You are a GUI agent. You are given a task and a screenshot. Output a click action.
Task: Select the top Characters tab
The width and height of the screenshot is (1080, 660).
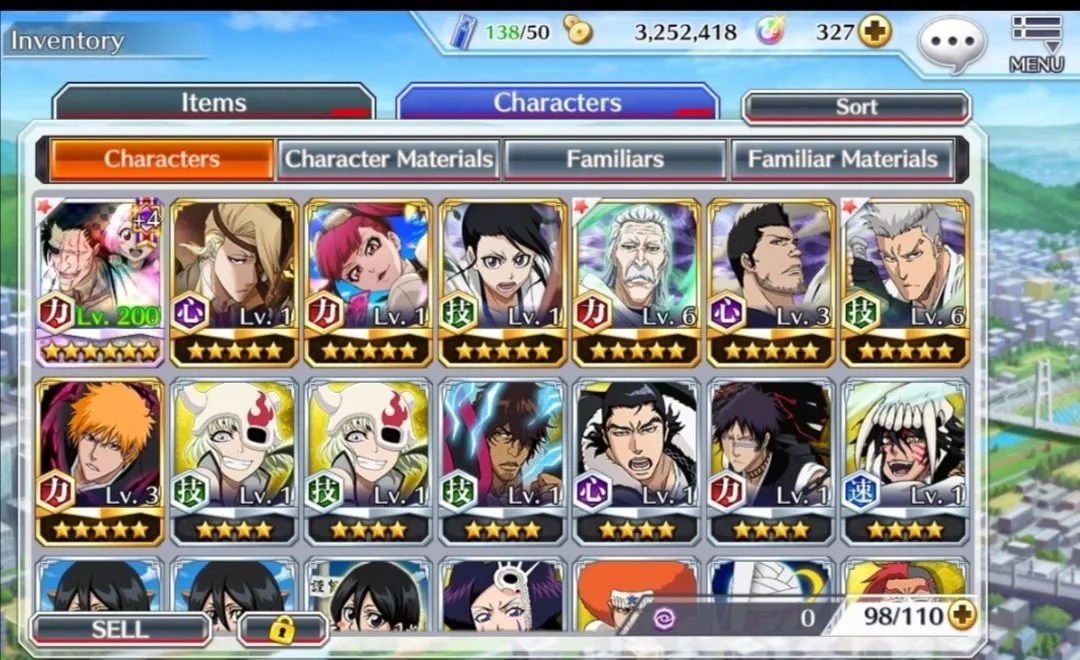pyautogui.click(x=557, y=103)
